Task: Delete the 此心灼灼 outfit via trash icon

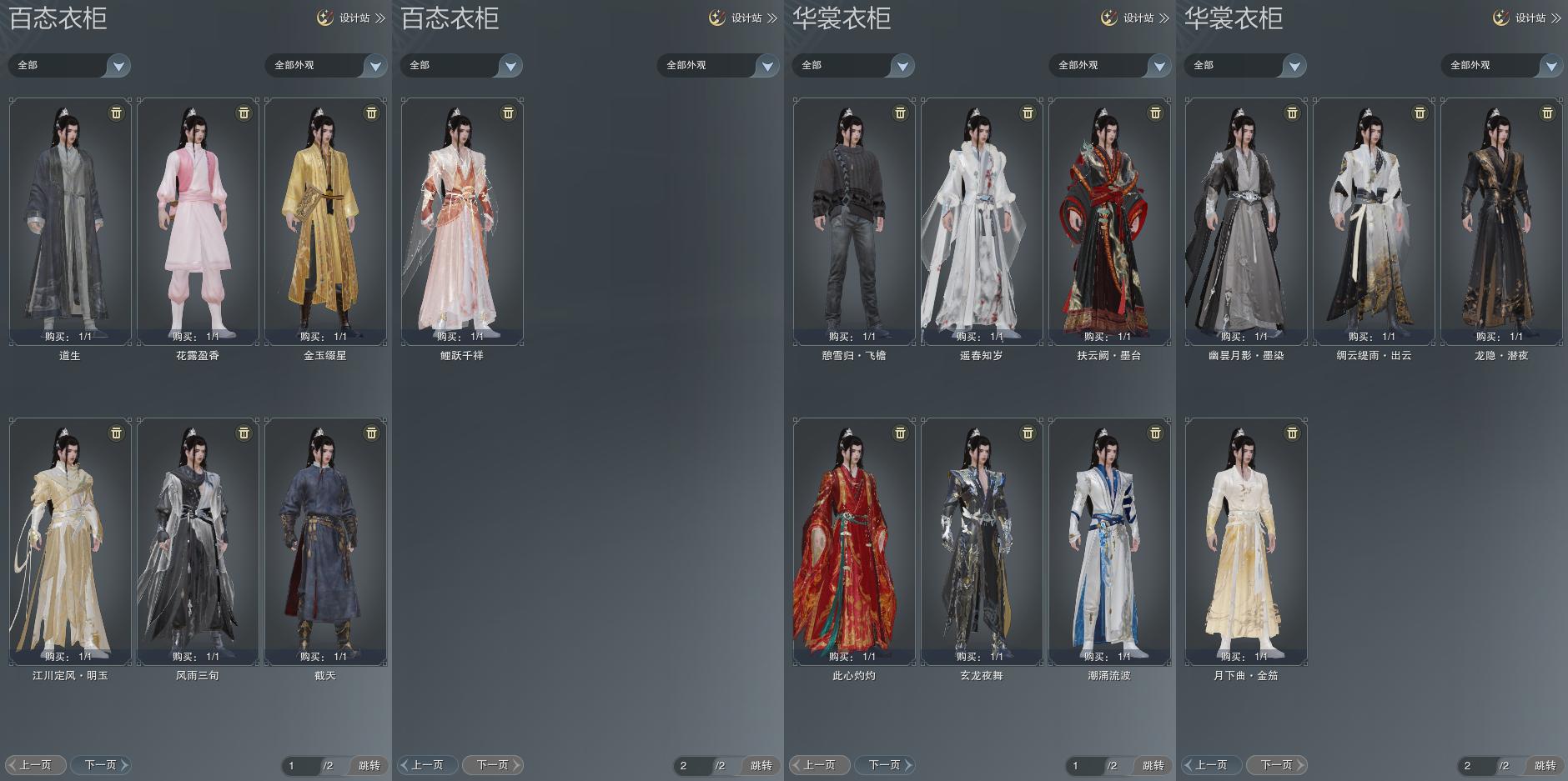Action: click(x=900, y=433)
